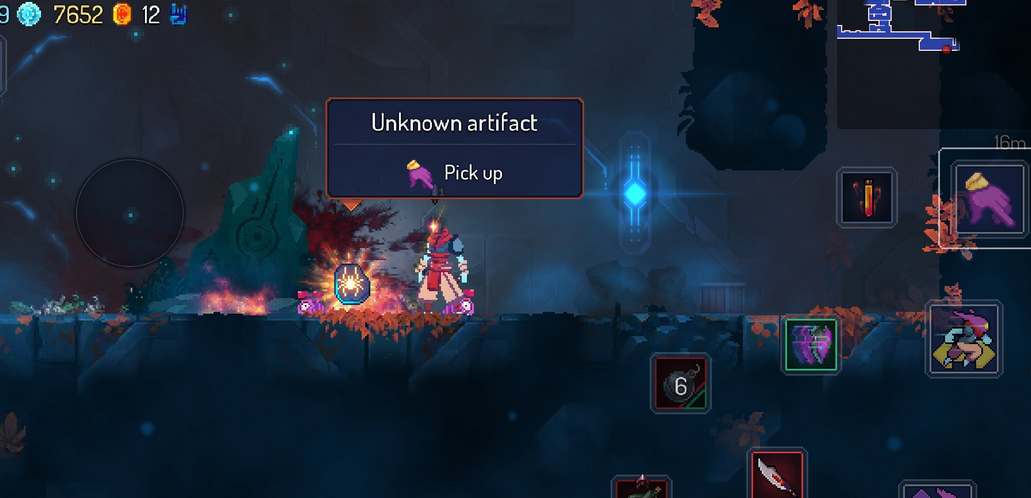Attack with the red blade weapon
1031x498 pixels.
(776, 474)
